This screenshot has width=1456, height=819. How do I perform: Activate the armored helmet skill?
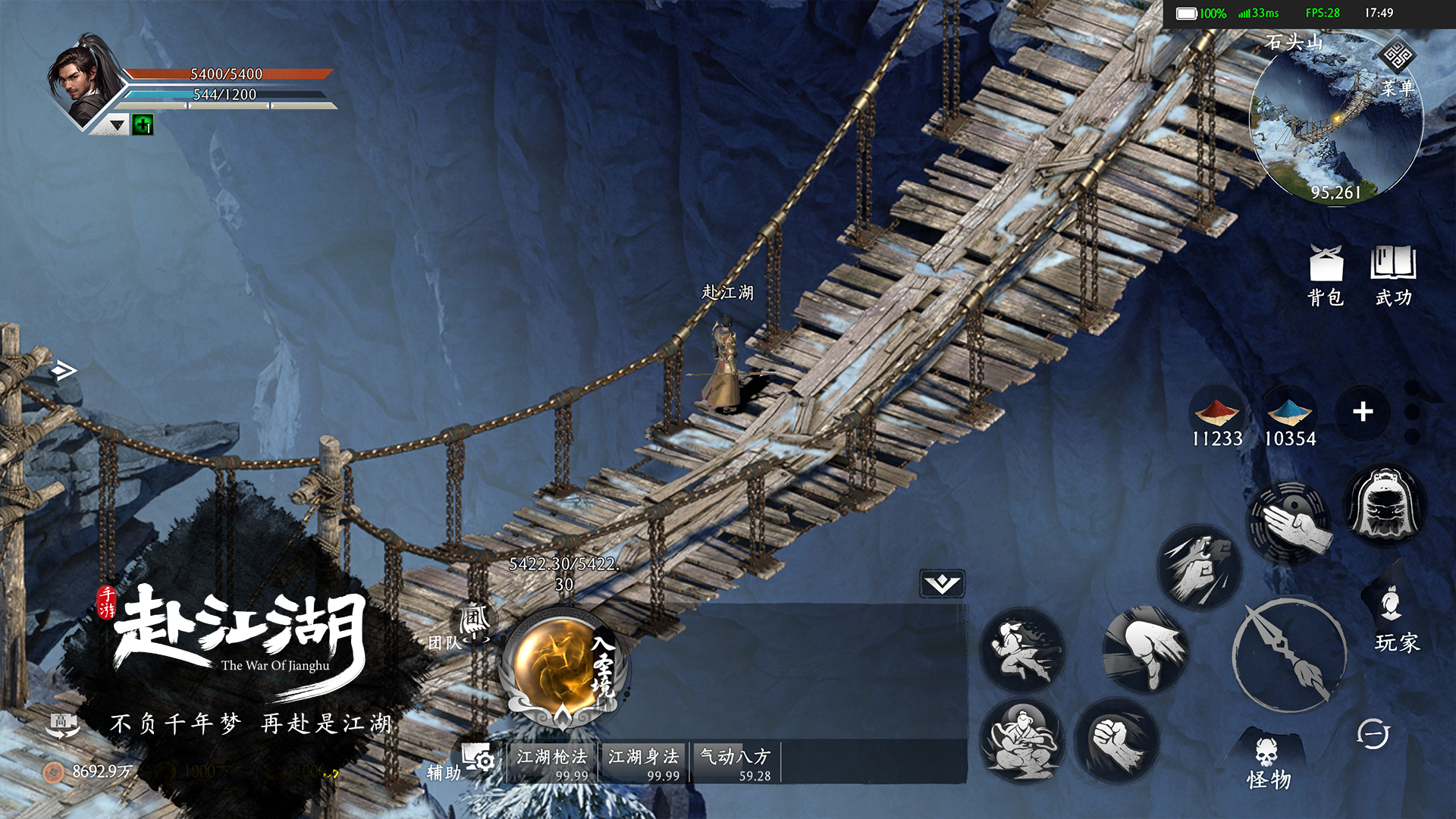coord(1385,504)
